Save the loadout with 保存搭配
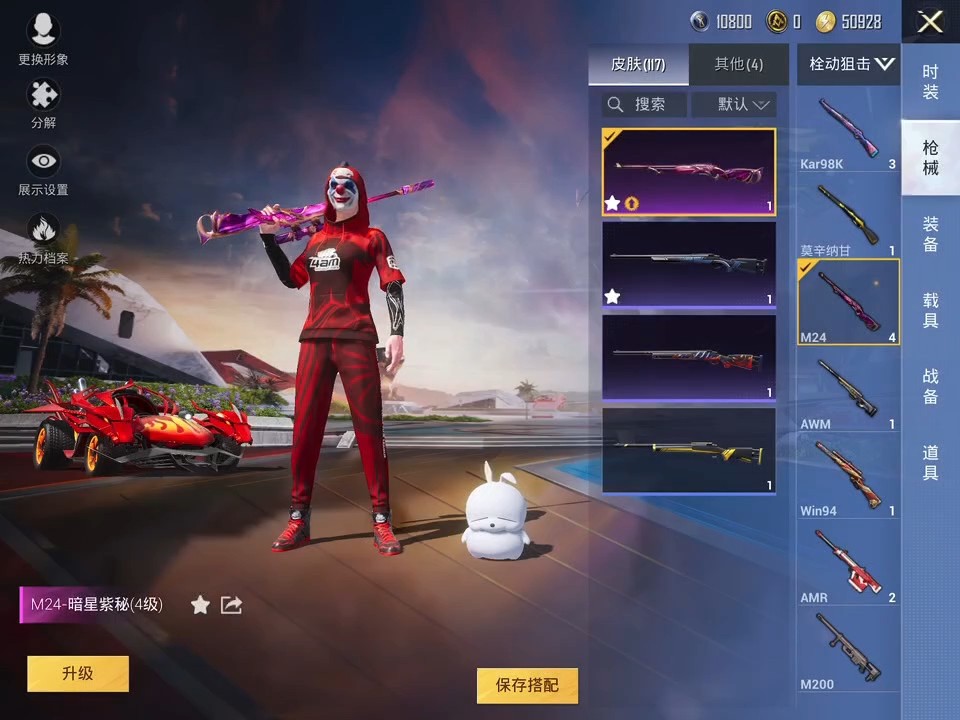Image resolution: width=960 pixels, height=720 pixels. click(x=527, y=686)
